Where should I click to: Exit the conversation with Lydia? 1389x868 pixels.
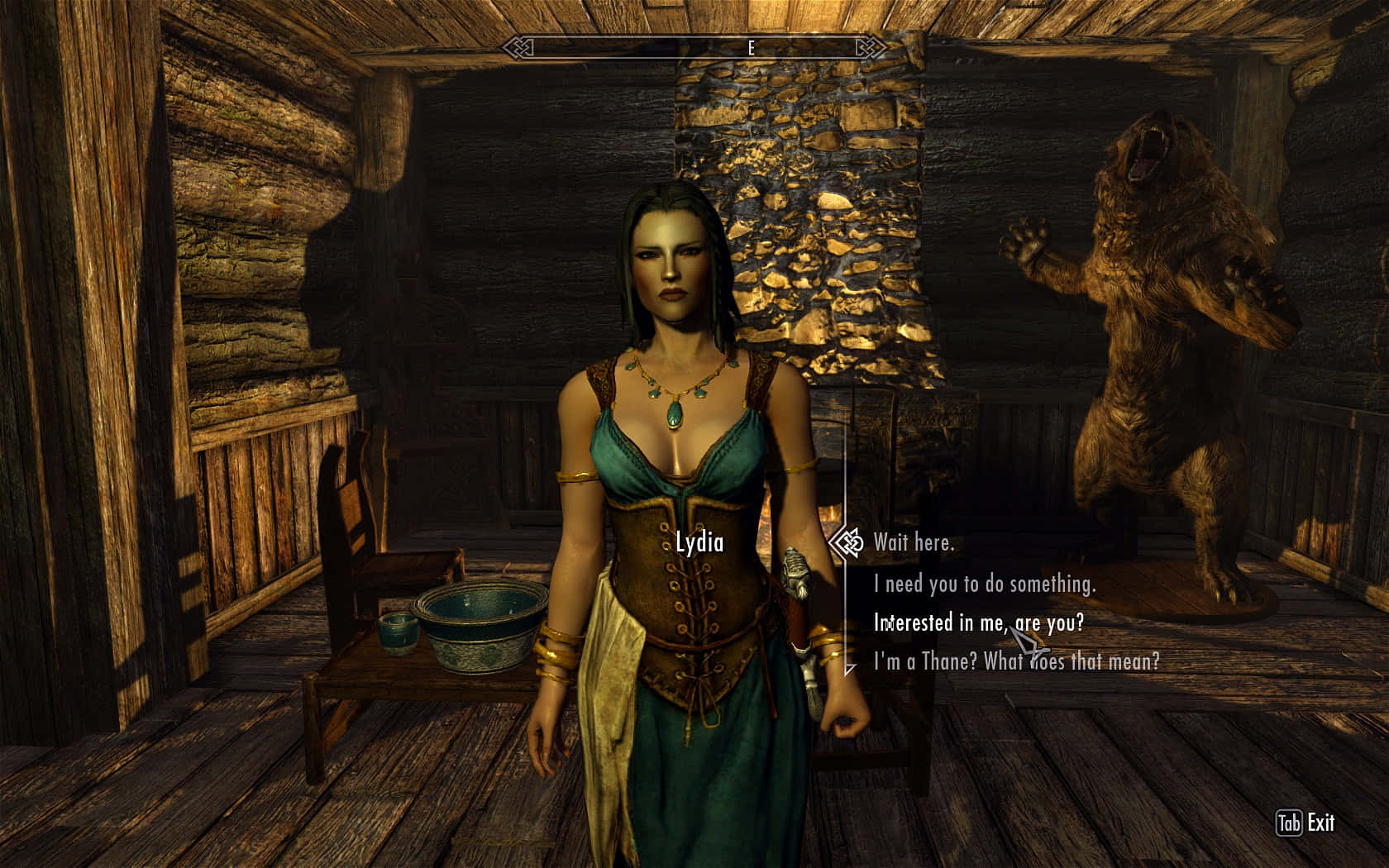pyautogui.click(x=1305, y=823)
